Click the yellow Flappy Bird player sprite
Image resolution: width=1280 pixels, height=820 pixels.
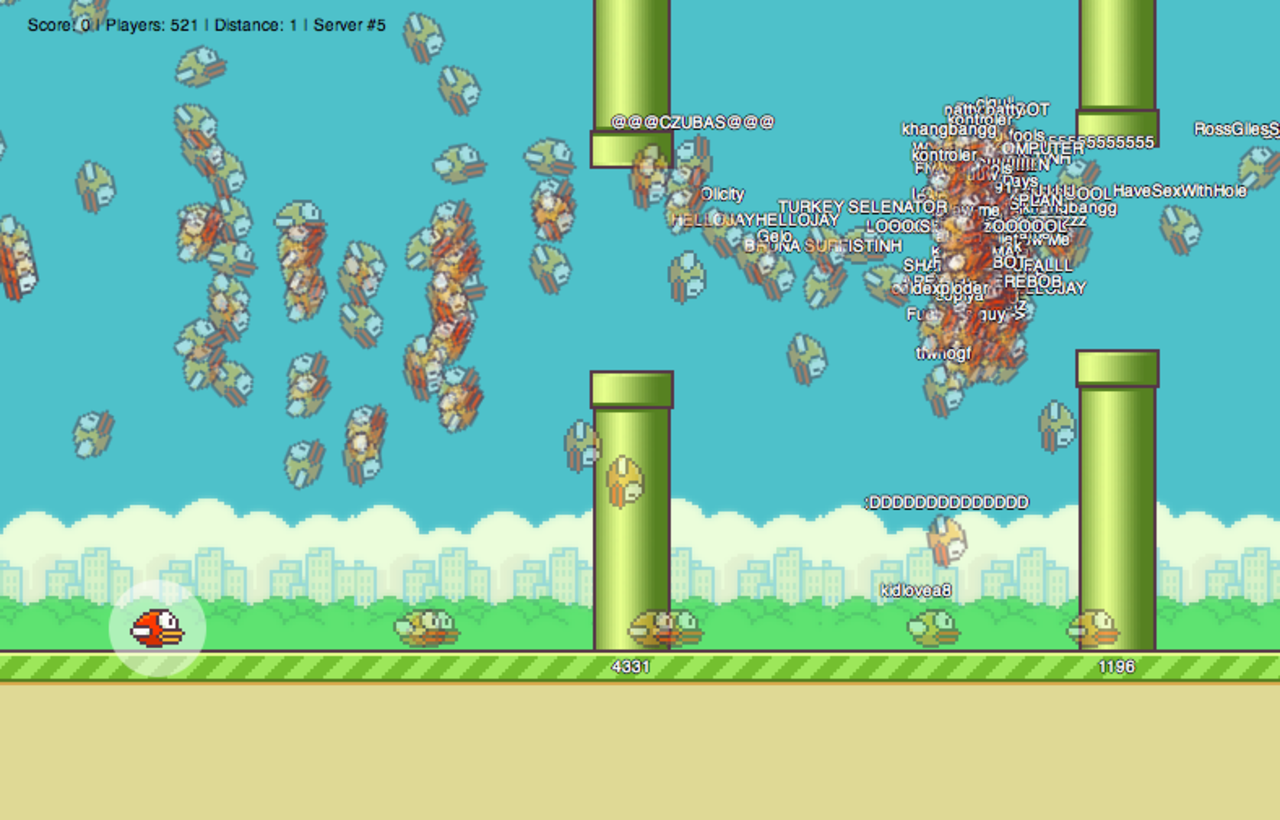(x=155, y=628)
